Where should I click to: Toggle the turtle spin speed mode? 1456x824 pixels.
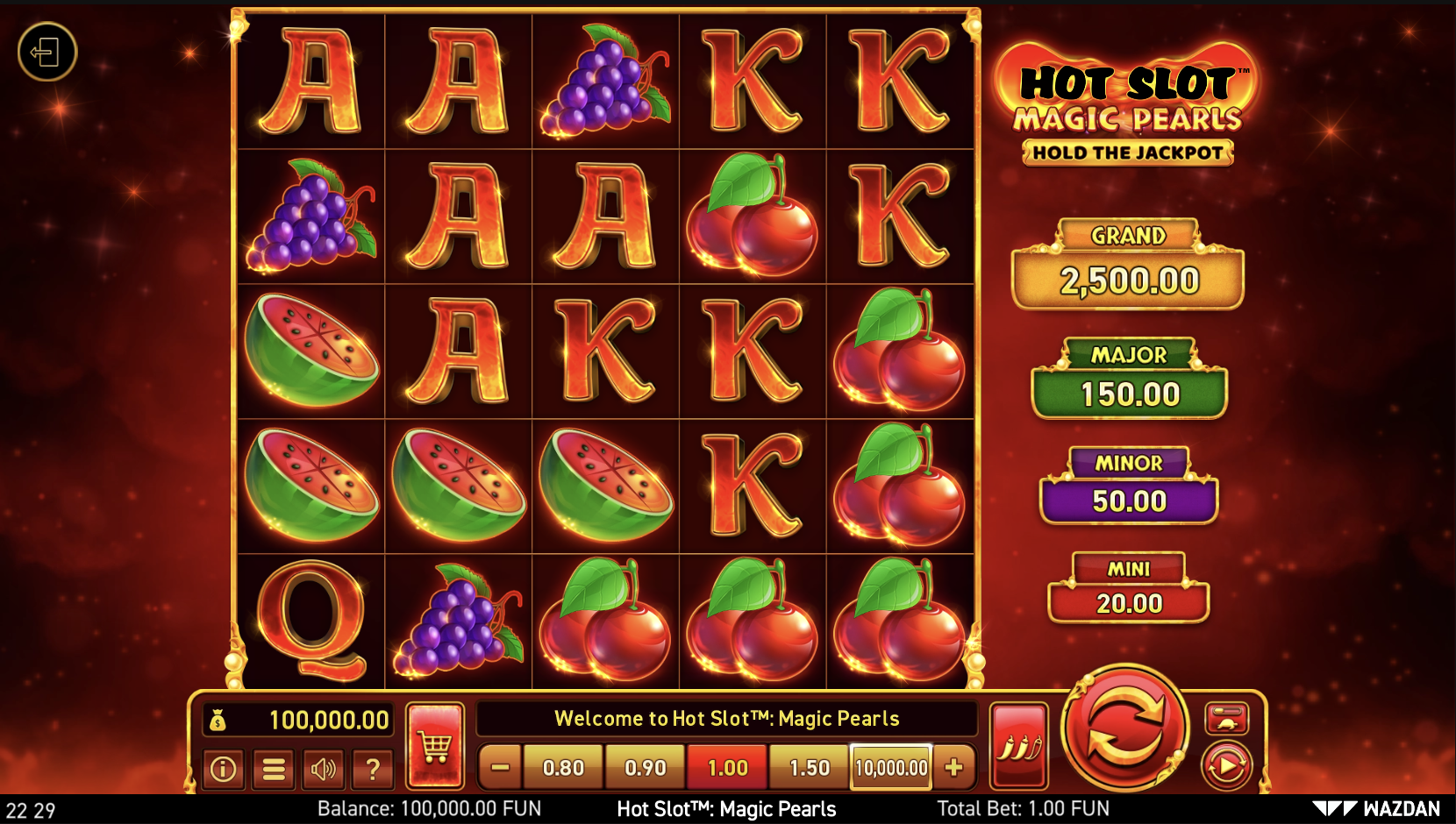(1226, 719)
